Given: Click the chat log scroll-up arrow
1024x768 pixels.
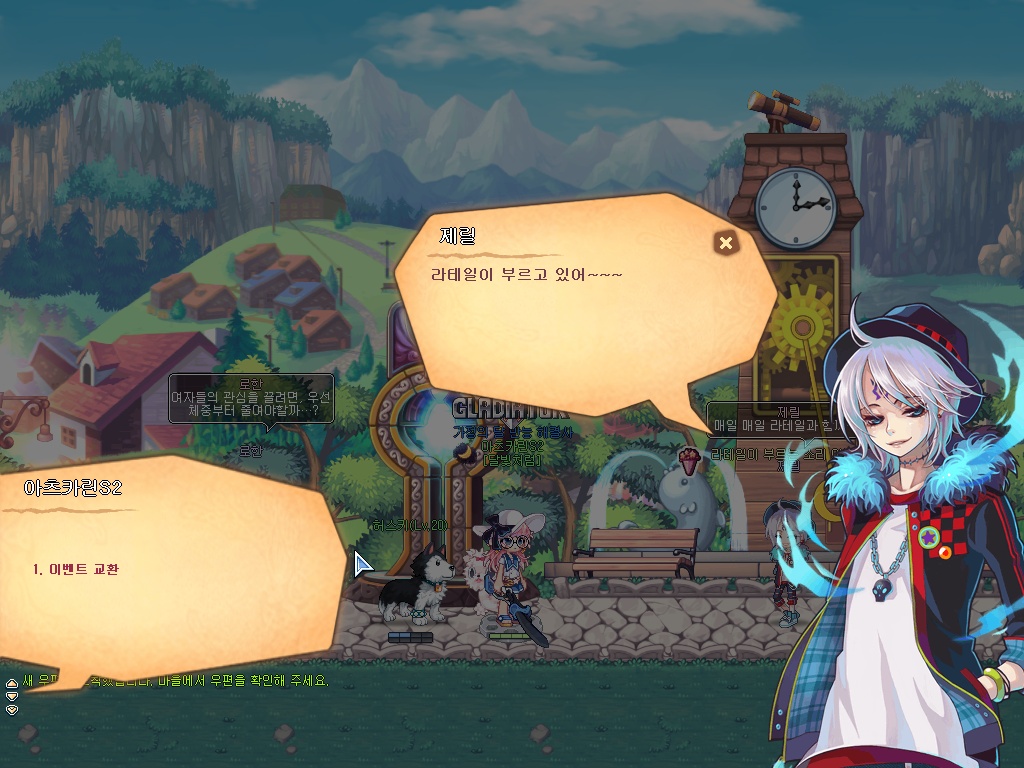Looking at the screenshot, I should pyautogui.click(x=12, y=684).
